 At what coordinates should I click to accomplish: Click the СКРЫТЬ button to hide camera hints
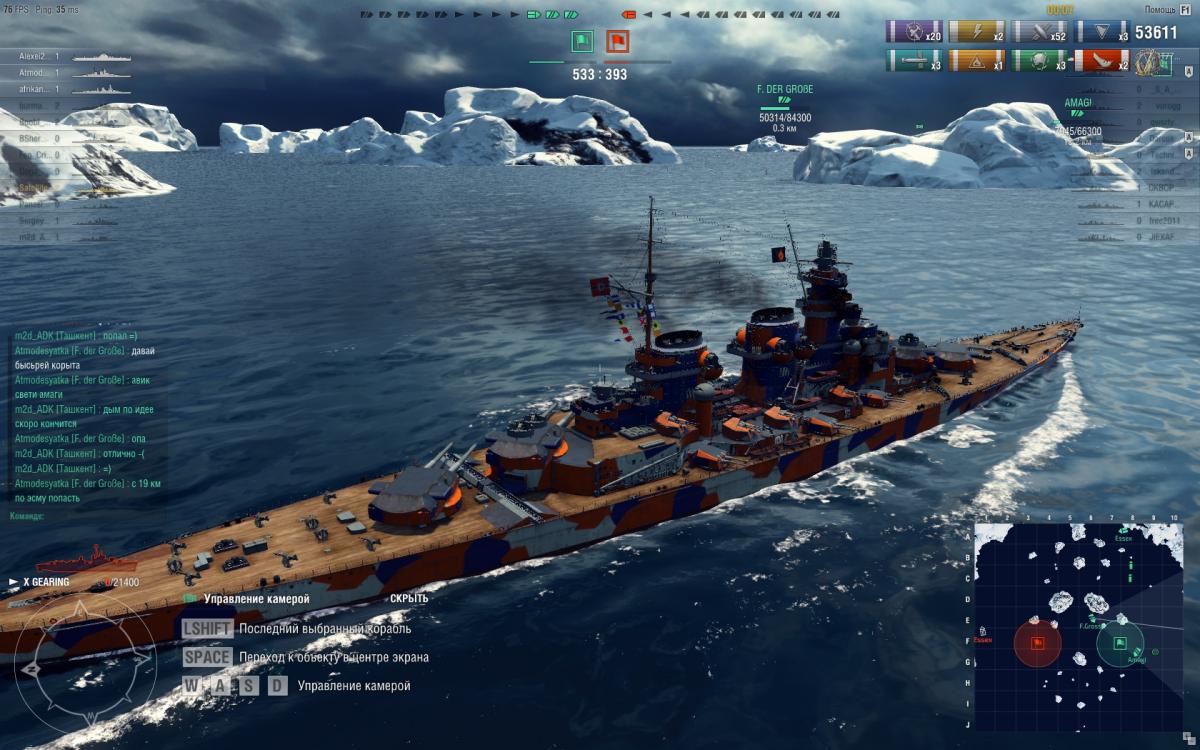(409, 599)
